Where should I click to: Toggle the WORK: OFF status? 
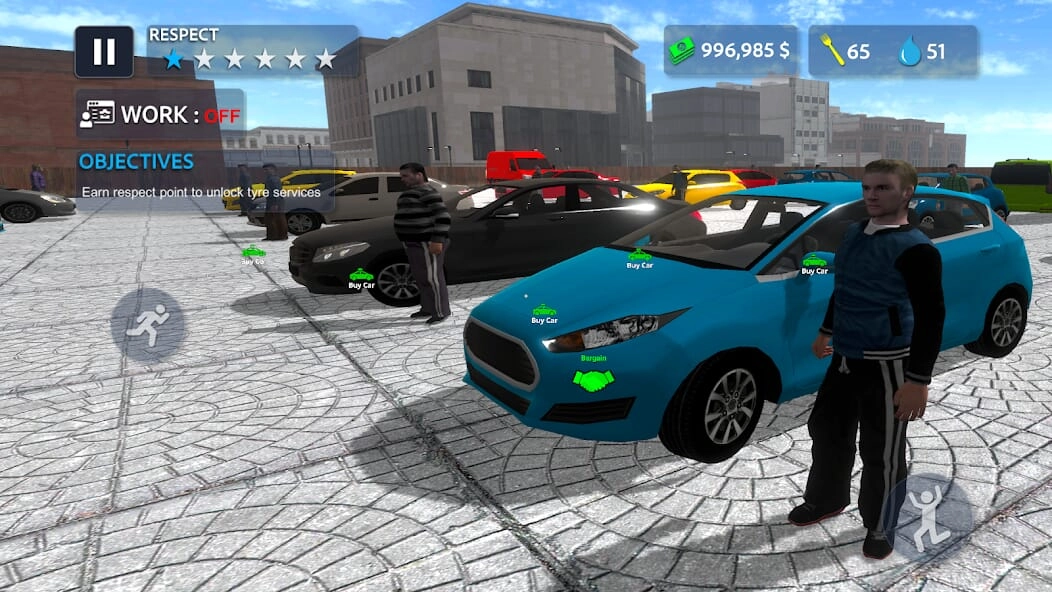(160, 114)
